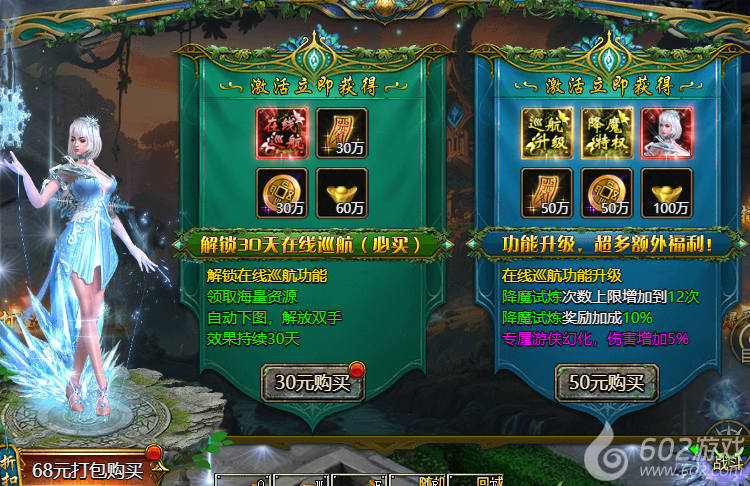Select the red 在线巡航 reward icon
750x486 pixels.
click(281, 134)
